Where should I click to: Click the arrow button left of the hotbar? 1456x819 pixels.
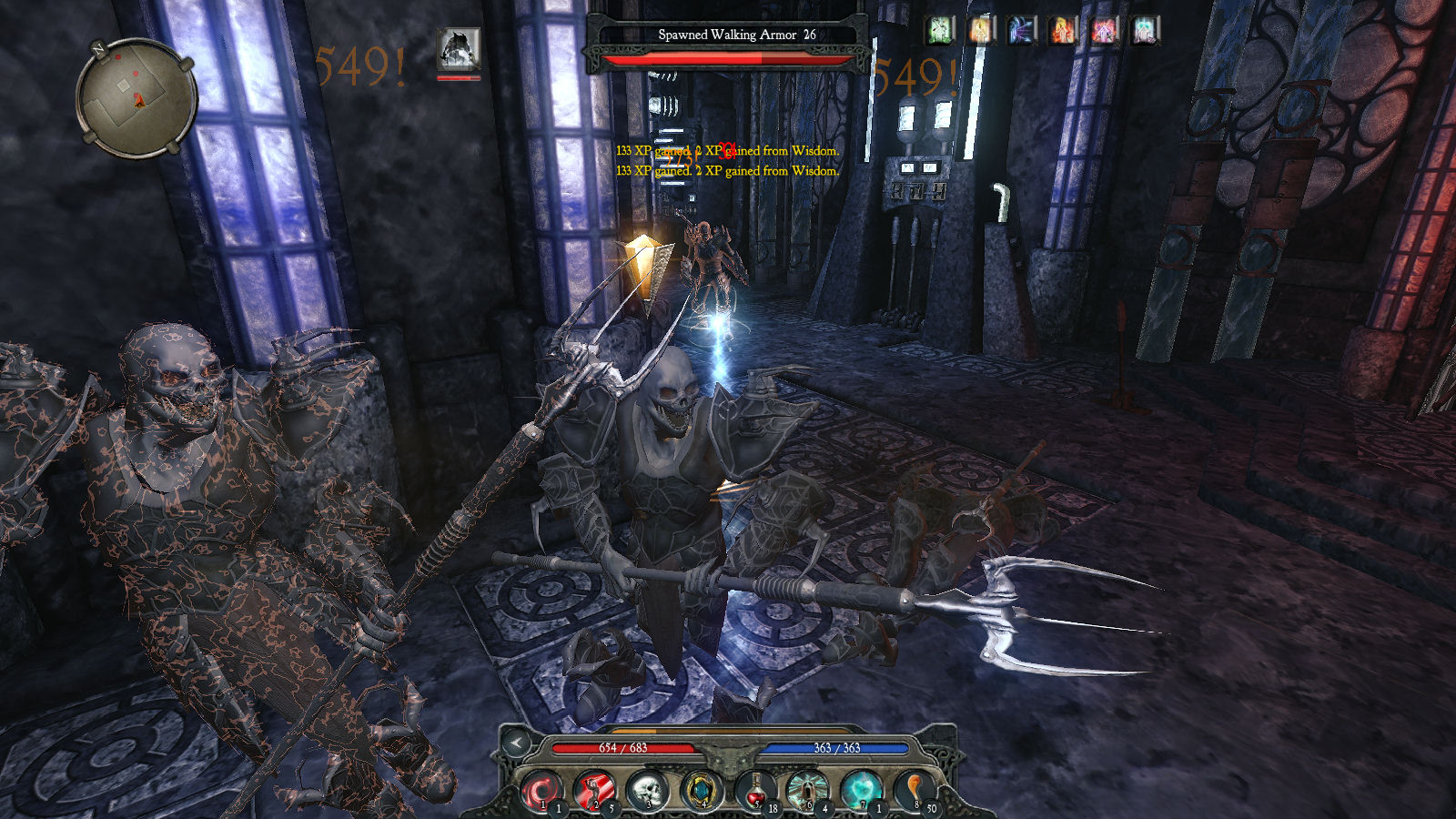tap(516, 743)
